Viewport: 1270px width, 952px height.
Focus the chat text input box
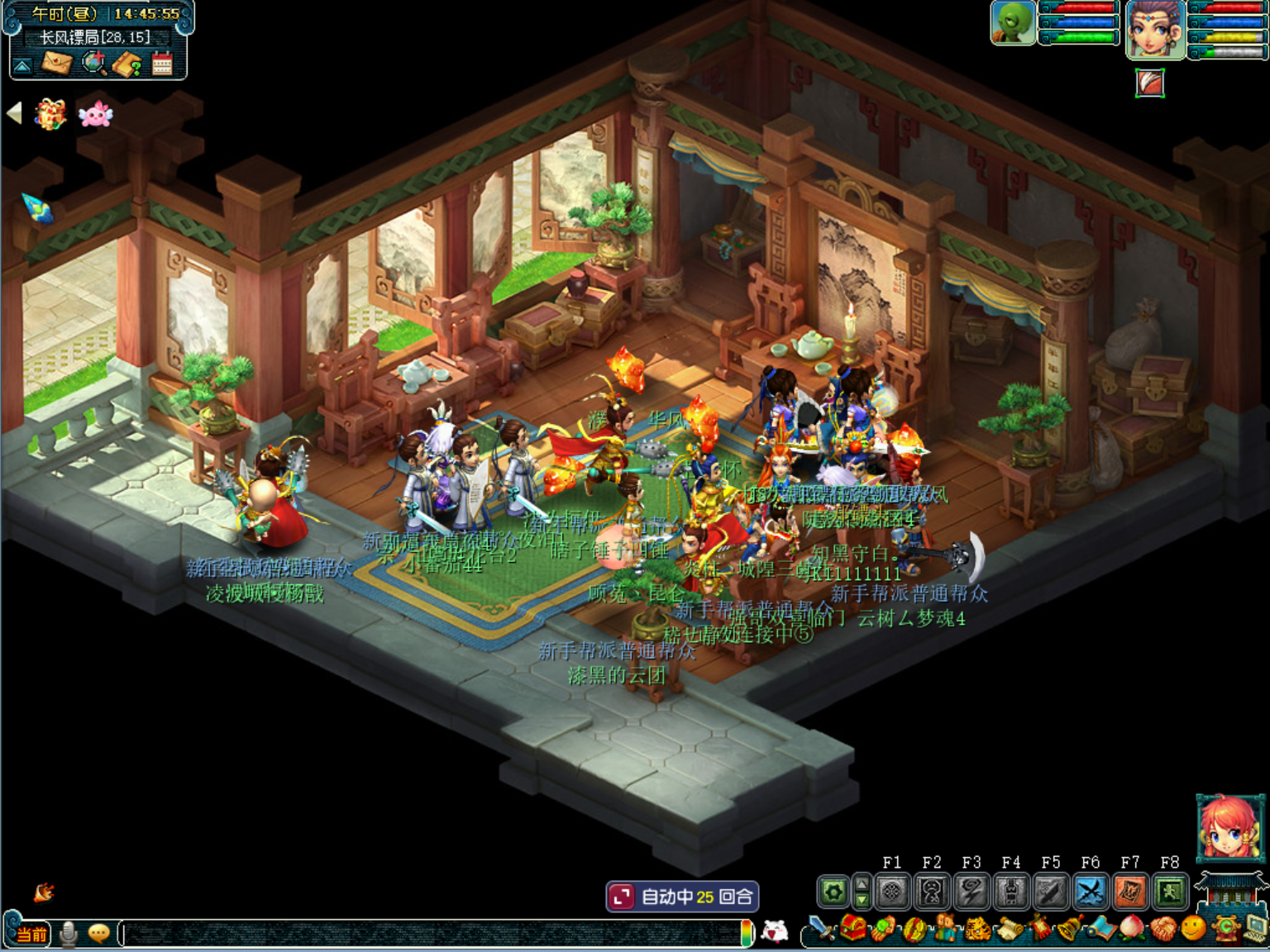(x=430, y=934)
